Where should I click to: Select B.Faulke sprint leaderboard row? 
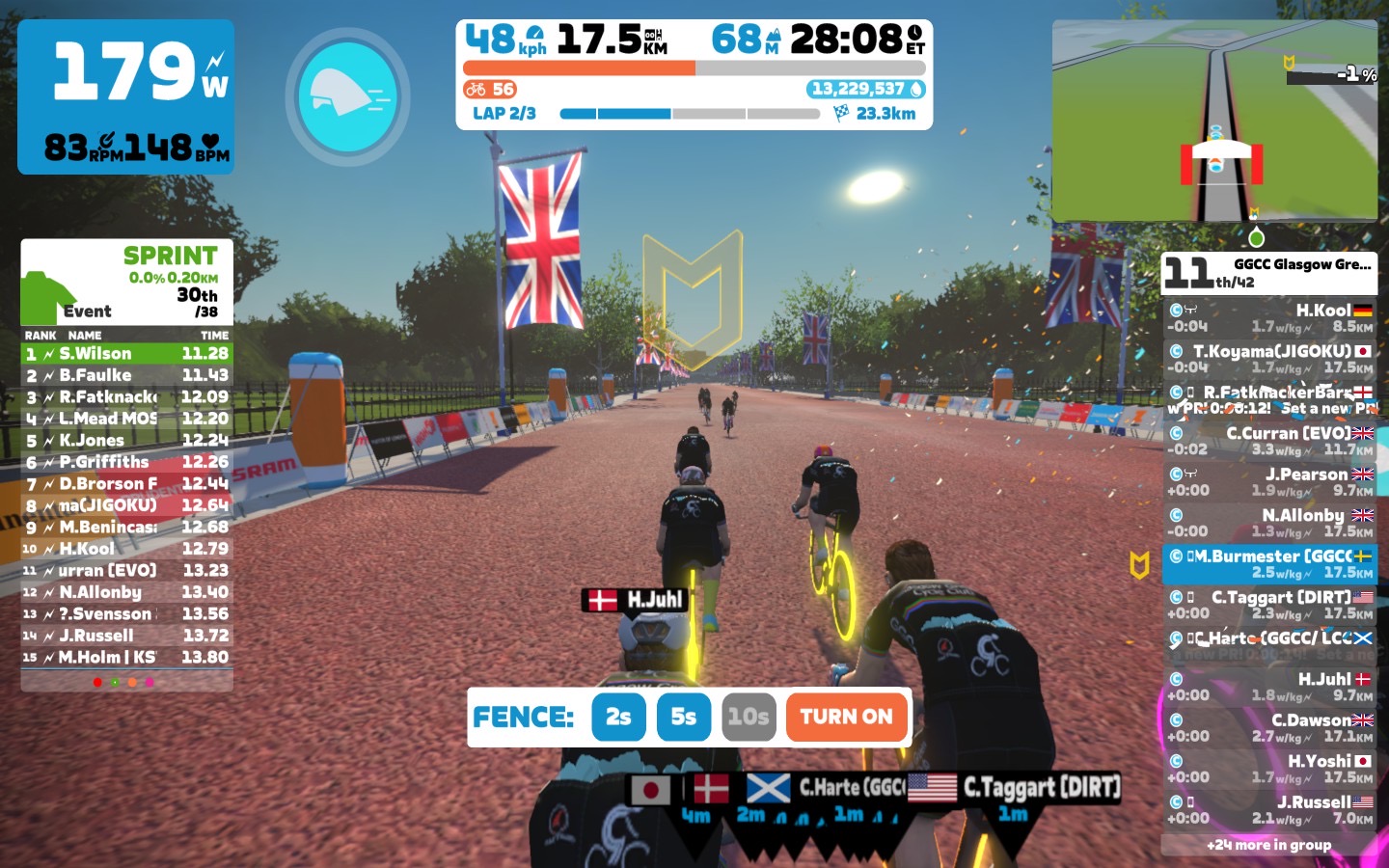126,375
